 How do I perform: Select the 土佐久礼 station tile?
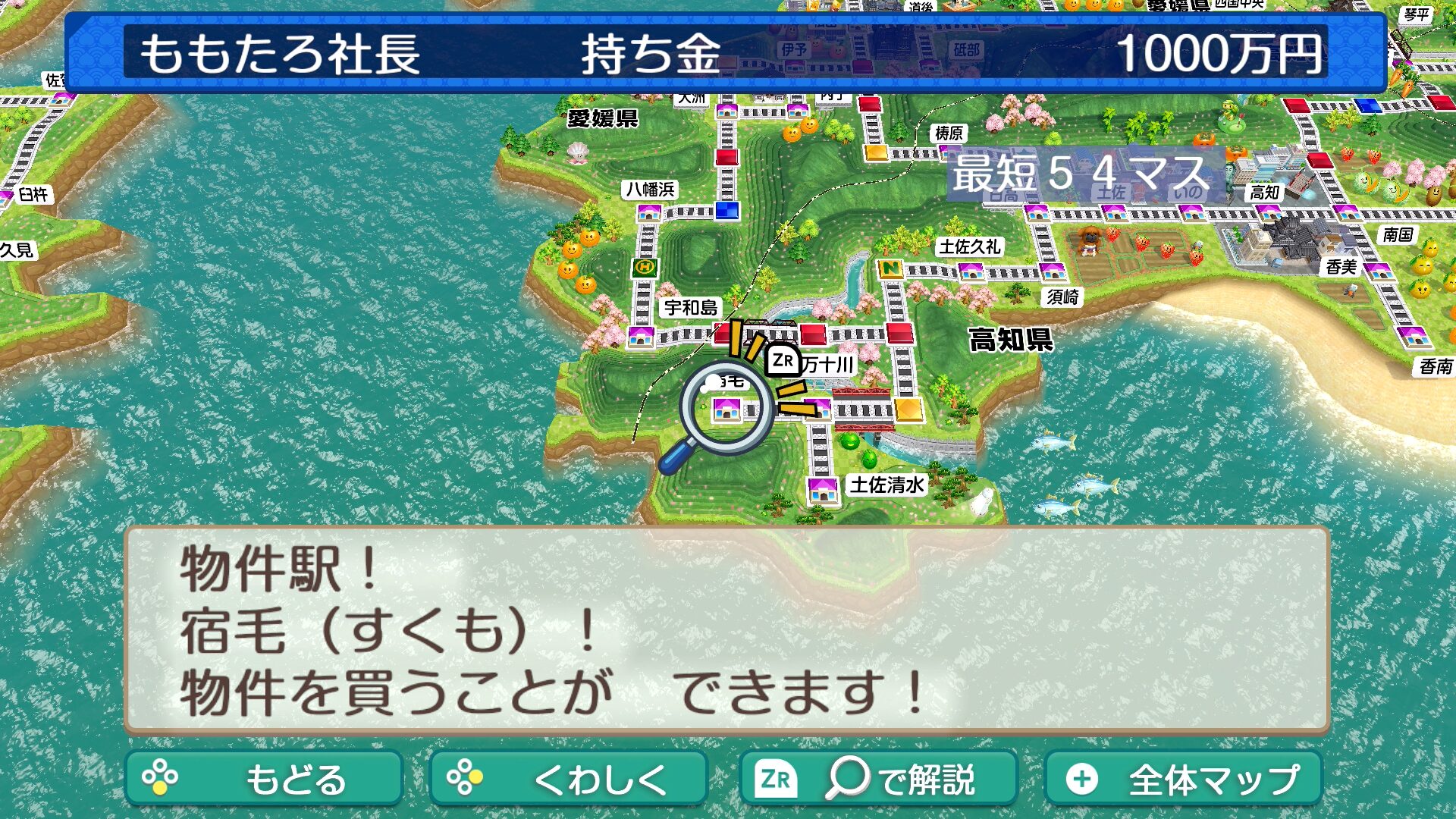[x=971, y=271]
